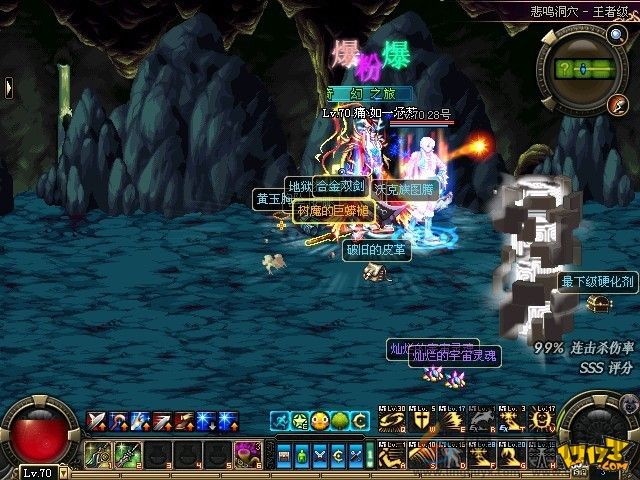Select the purple item in quick slot 6
This screenshot has width=640, height=480.
(246, 453)
